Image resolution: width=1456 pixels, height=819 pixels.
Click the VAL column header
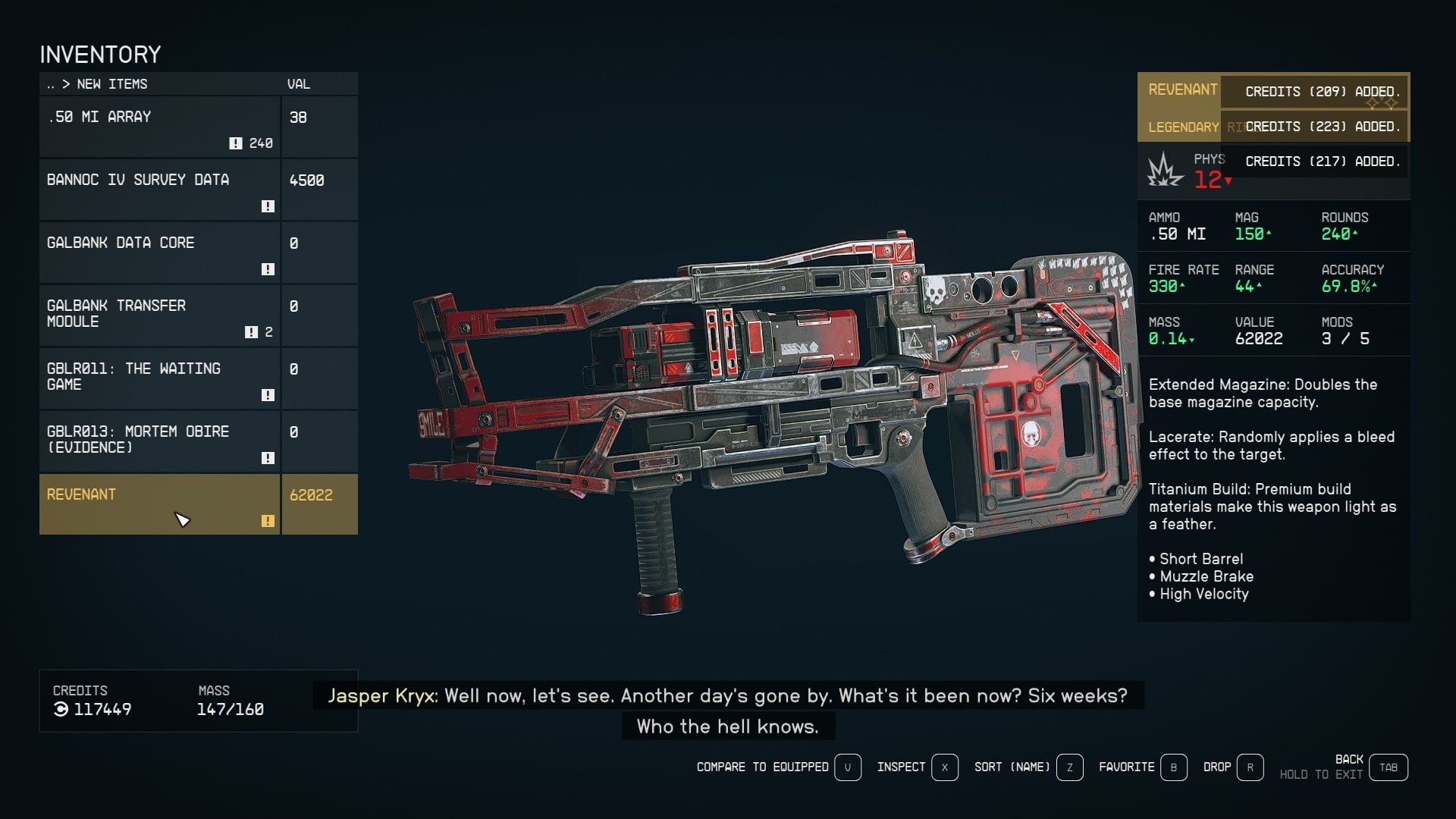[299, 84]
